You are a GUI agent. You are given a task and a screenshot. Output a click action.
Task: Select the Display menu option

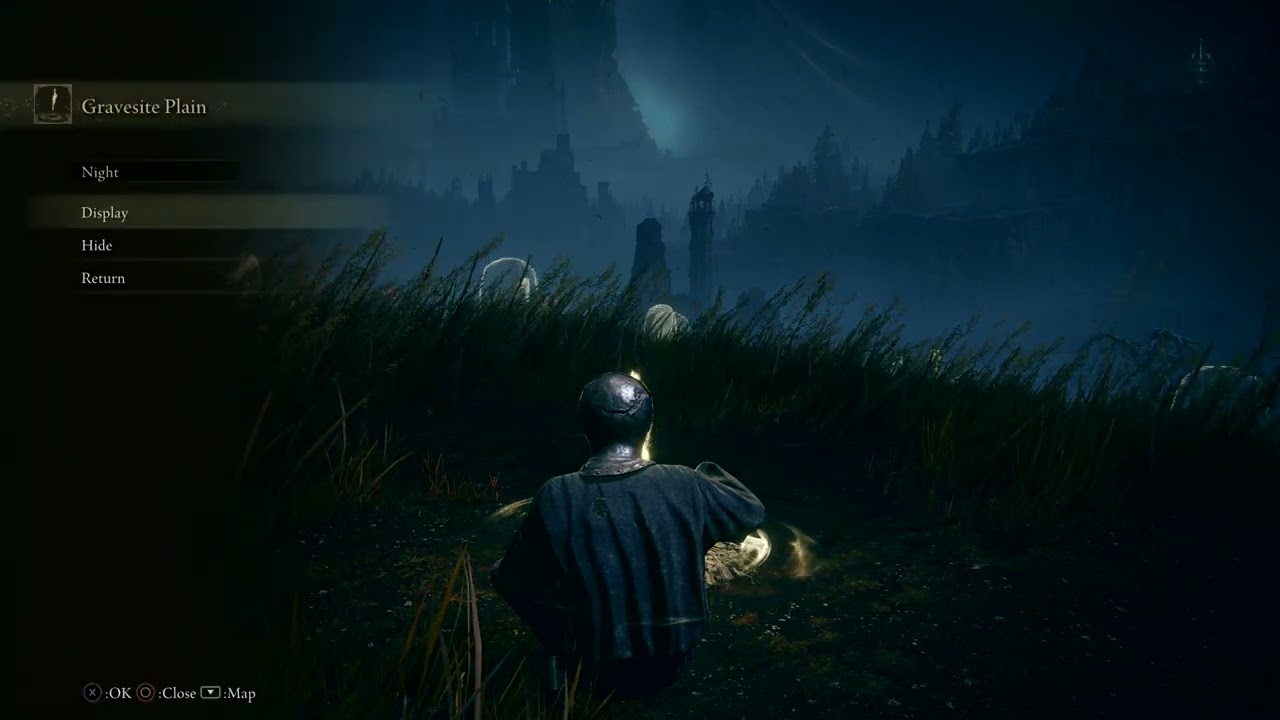(105, 212)
